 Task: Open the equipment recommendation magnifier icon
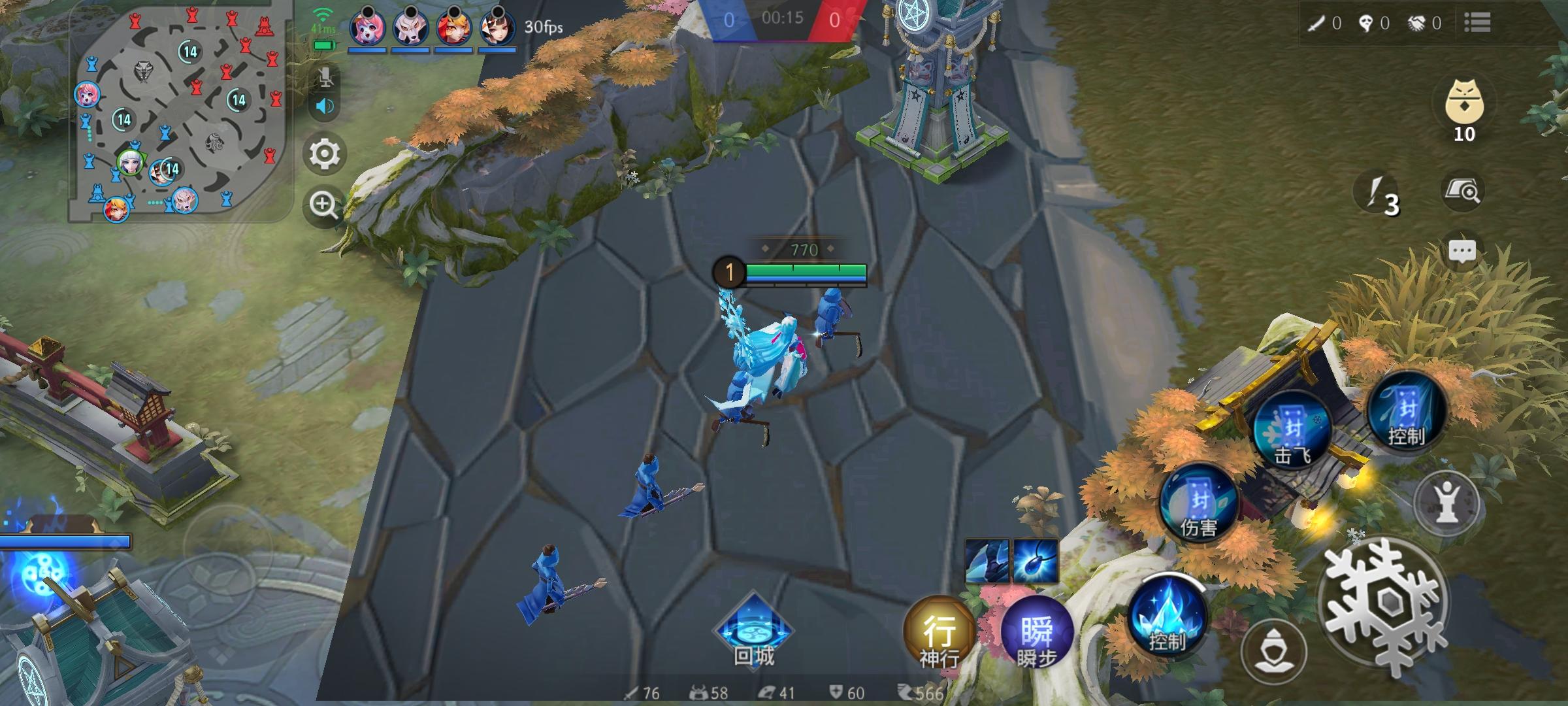tap(1465, 190)
